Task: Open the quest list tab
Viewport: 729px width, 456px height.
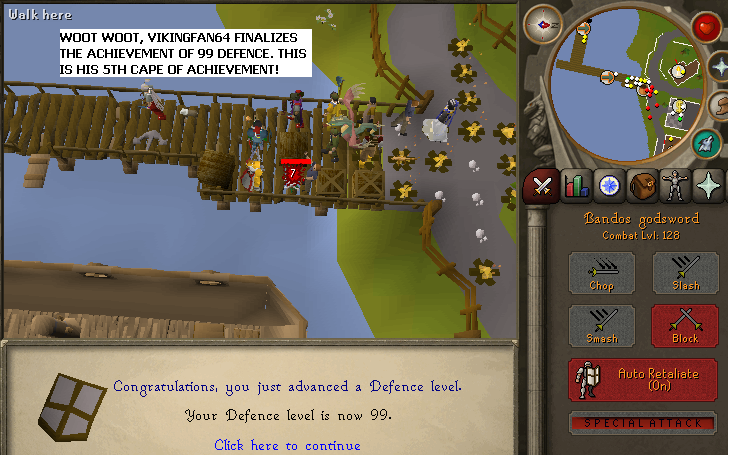Action: tap(609, 185)
